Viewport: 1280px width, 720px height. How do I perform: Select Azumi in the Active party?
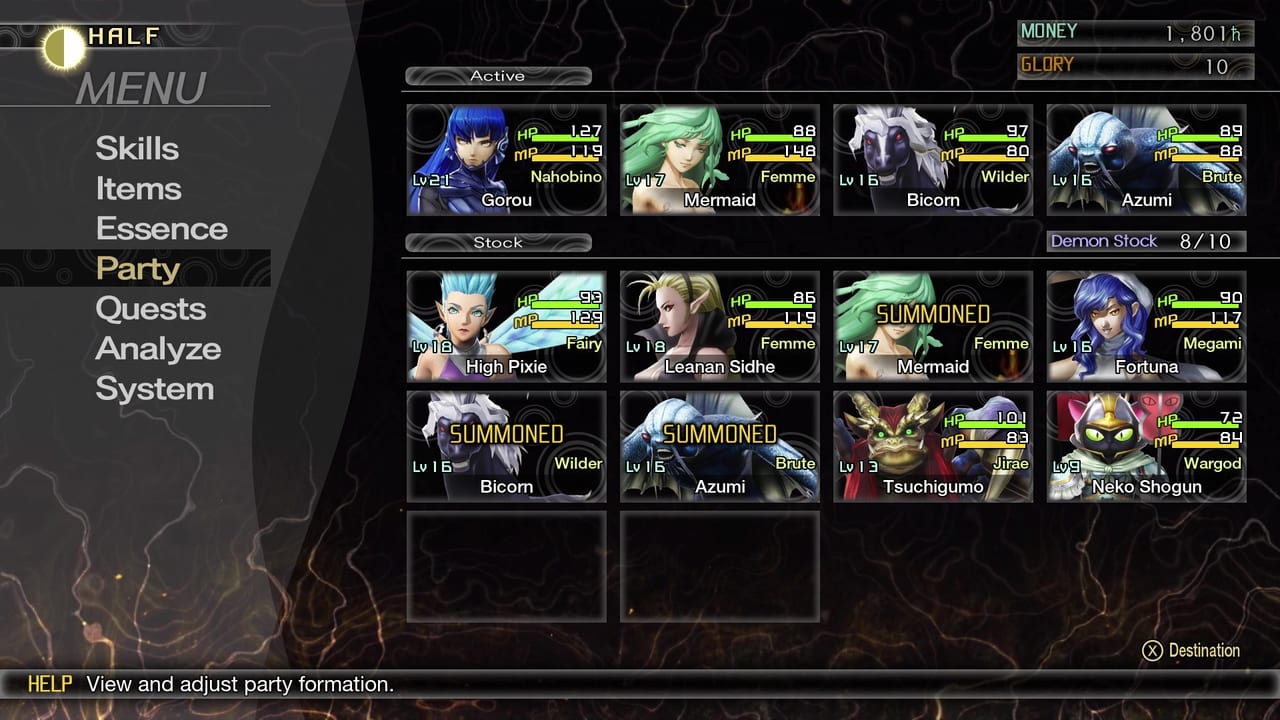(1145, 160)
